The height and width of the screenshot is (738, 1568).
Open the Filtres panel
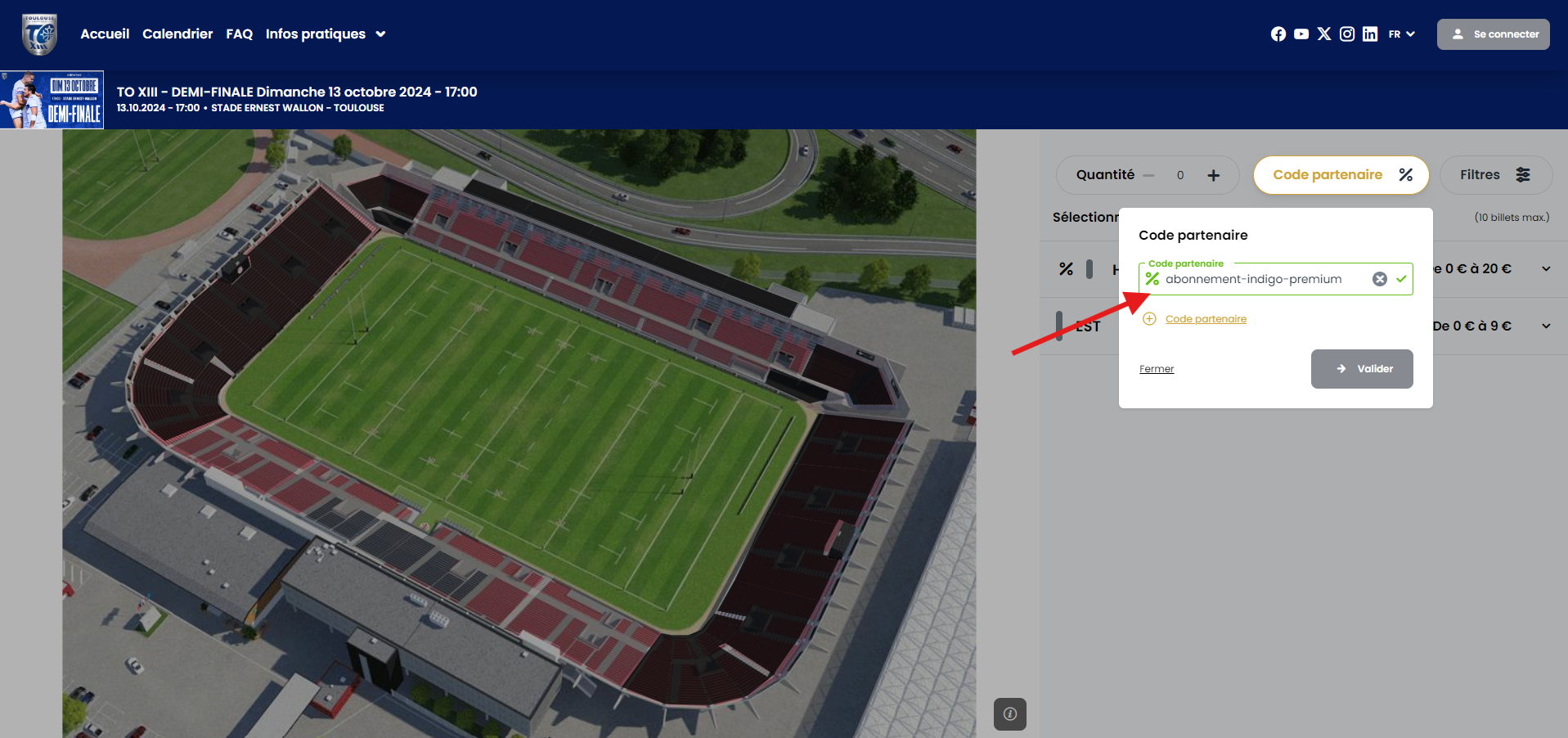tap(1495, 175)
